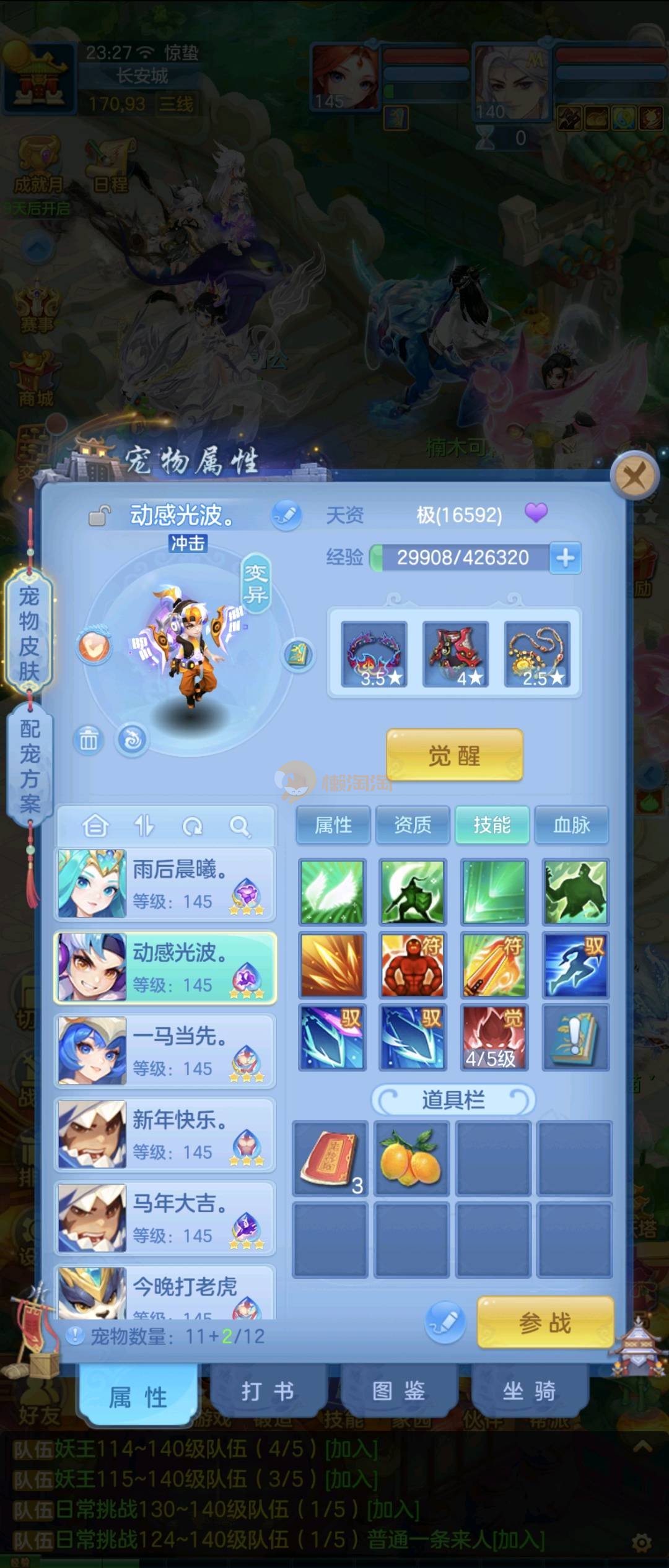Select the oranges item in 道具栏
Screen dimensions: 669x1568
point(411,1157)
